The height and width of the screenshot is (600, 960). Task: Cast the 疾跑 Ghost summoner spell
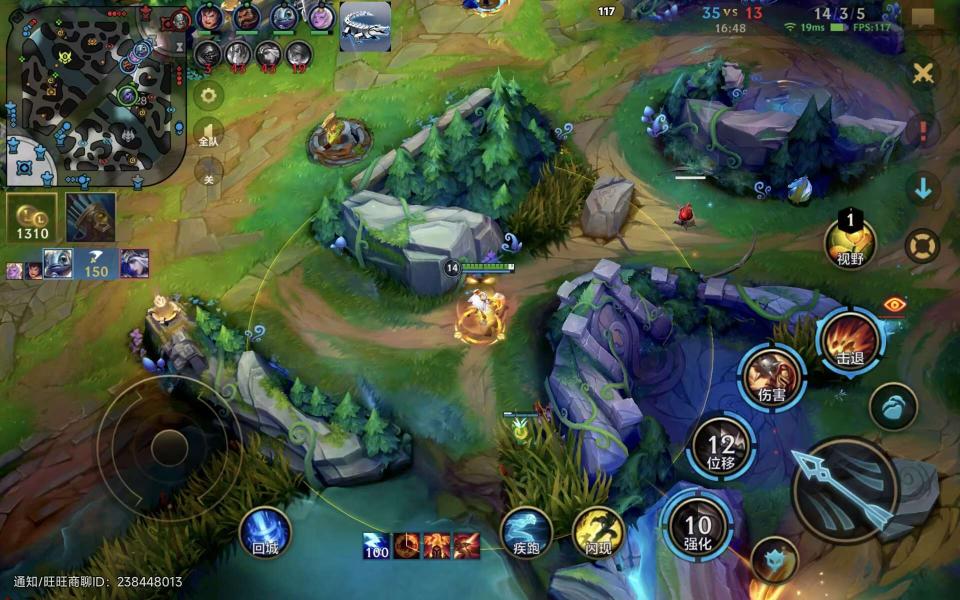tap(526, 532)
